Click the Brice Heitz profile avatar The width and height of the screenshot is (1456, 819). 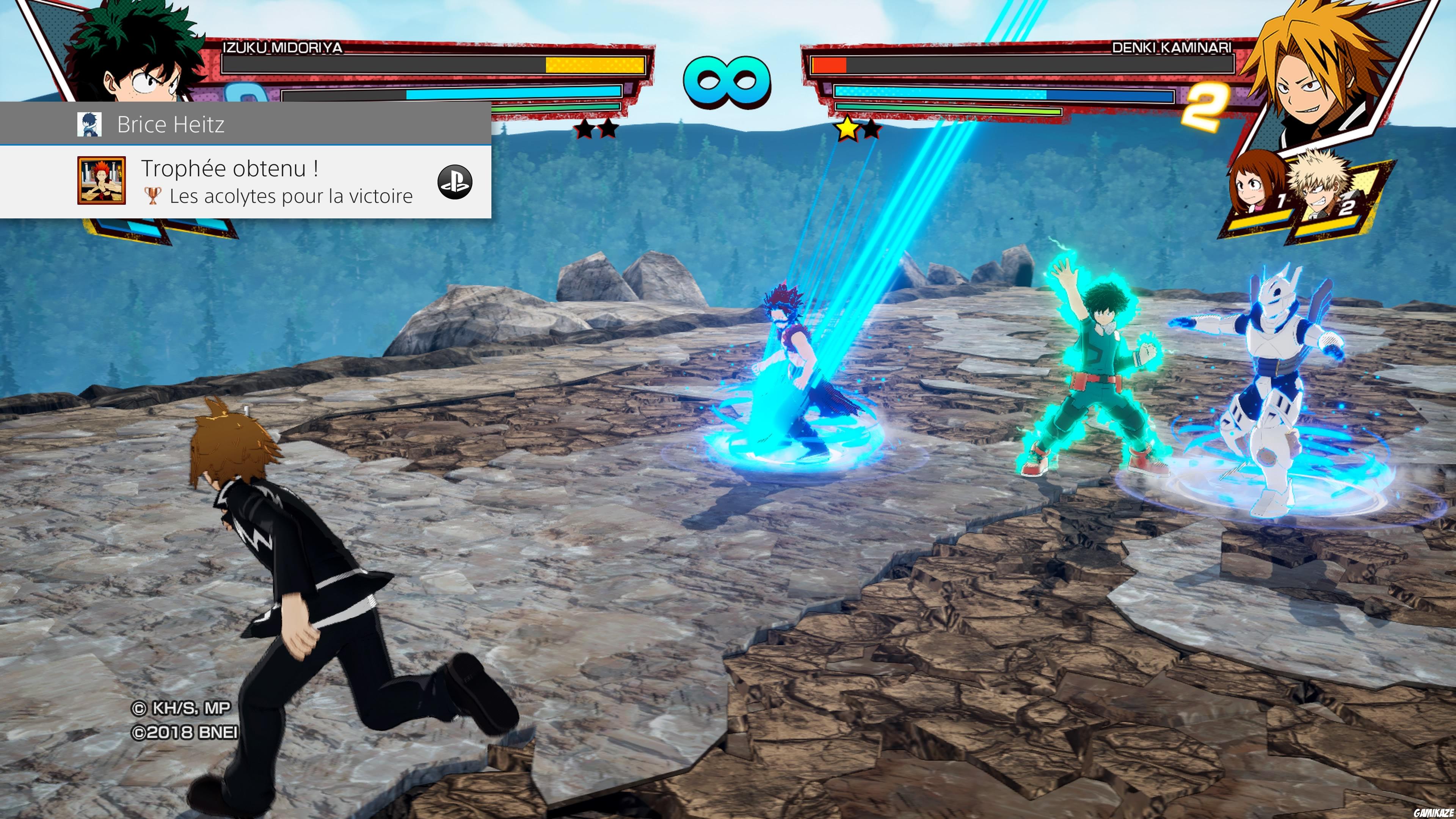pyautogui.click(x=89, y=124)
